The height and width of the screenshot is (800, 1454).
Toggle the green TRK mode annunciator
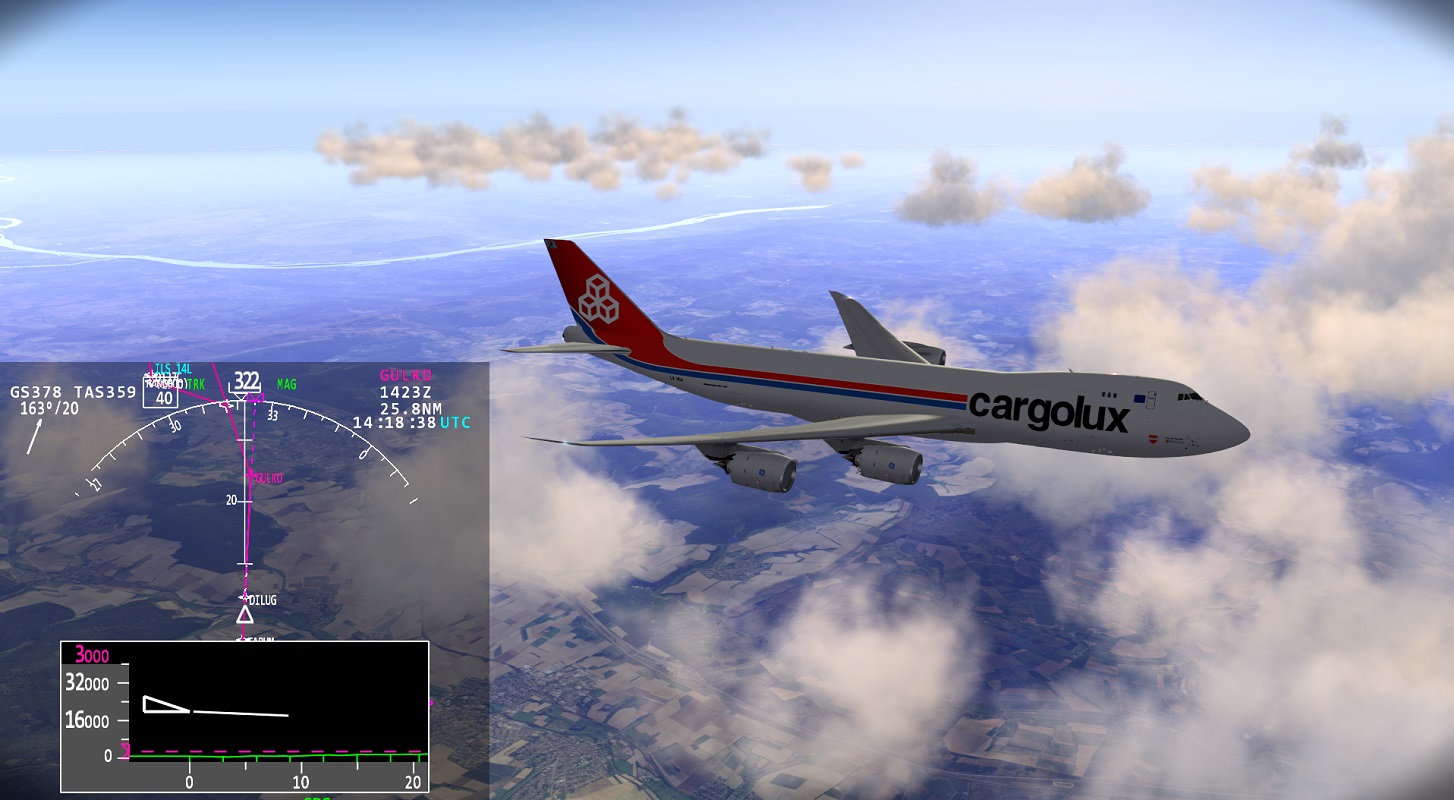tap(196, 383)
